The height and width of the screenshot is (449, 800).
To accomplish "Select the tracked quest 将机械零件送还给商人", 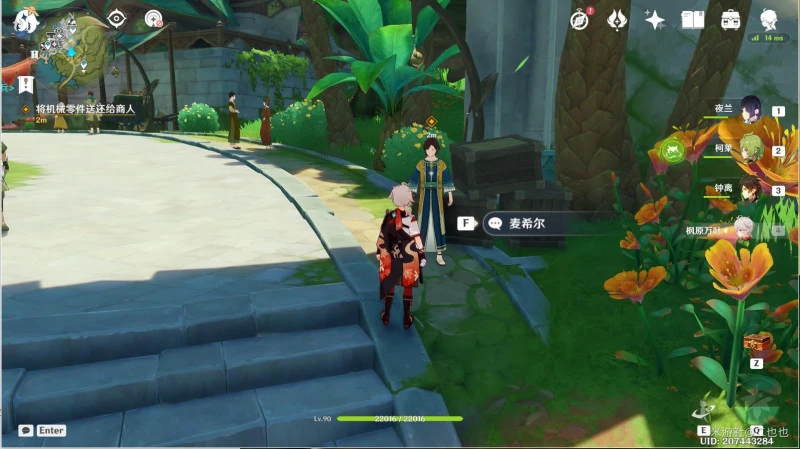I will (84, 108).
